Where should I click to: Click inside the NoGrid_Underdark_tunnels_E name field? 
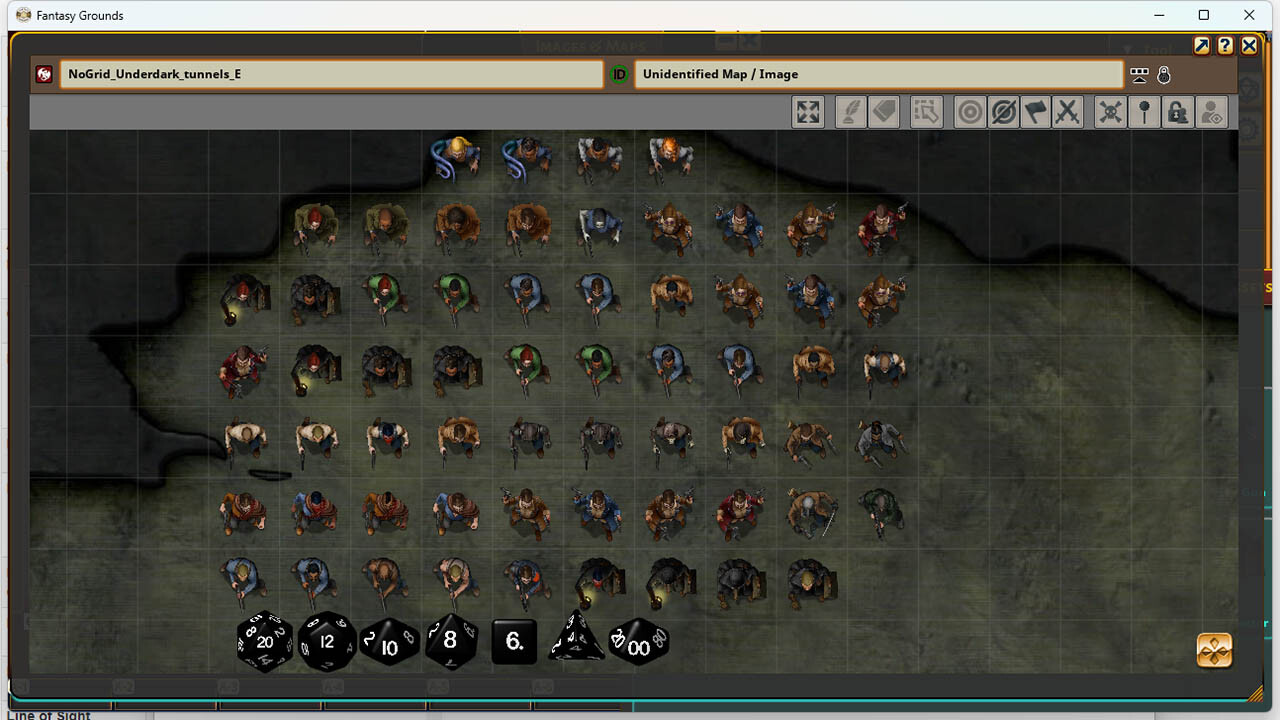click(330, 74)
